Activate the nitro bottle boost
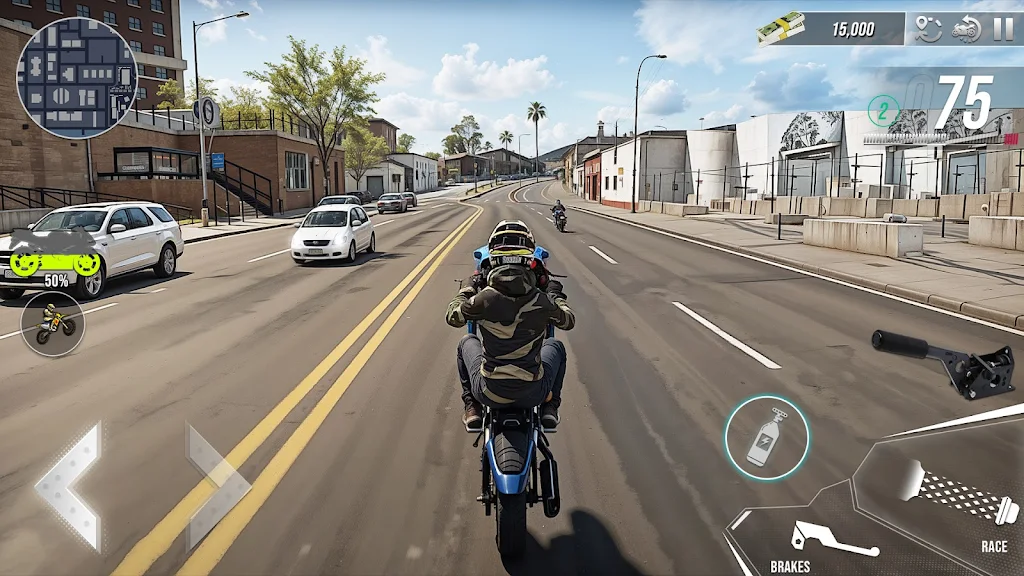This screenshot has height=576, width=1024. click(766, 438)
